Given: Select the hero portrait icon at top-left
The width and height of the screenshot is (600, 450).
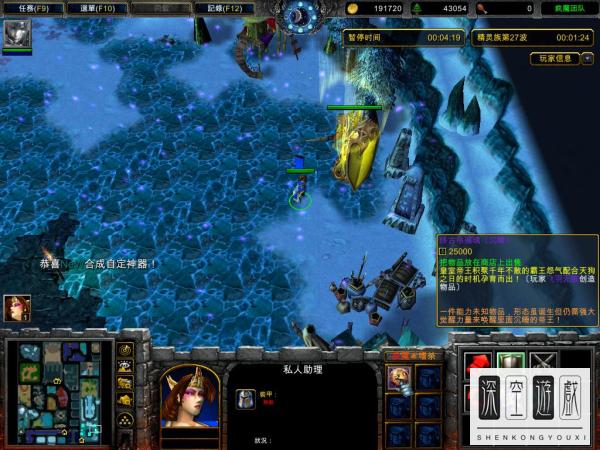Looking at the screenshot, I should [16, 34].
